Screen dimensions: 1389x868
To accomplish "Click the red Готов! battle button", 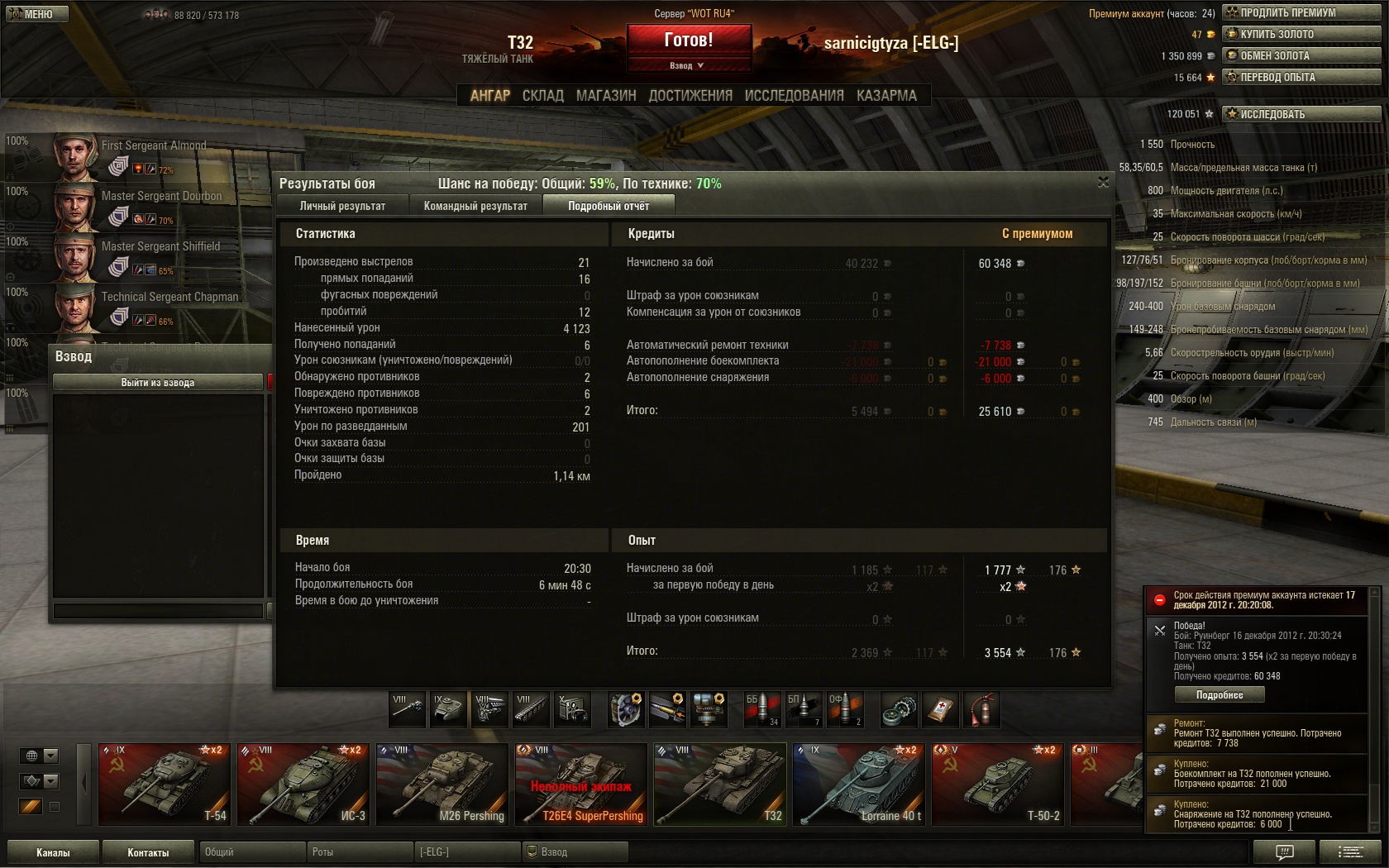I will pyautogui.click(x=689, y=40).
